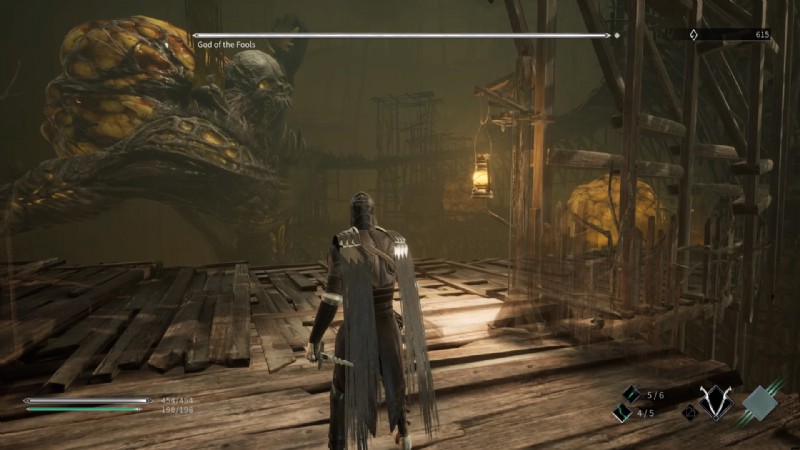
Task: Use the healing potion slot showing 5/6
Action: click(631, 395)
